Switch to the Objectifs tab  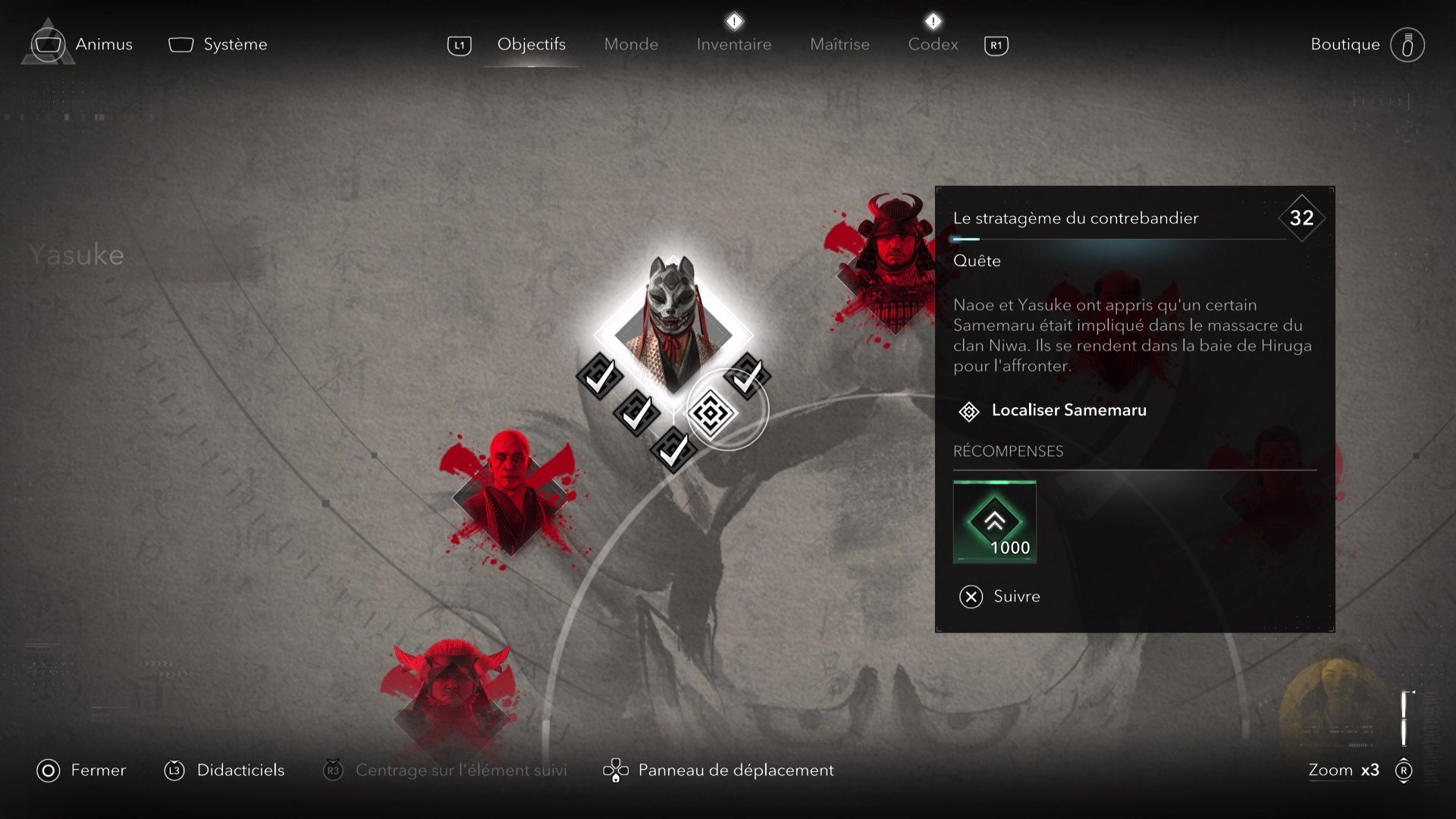coord(531,45)
